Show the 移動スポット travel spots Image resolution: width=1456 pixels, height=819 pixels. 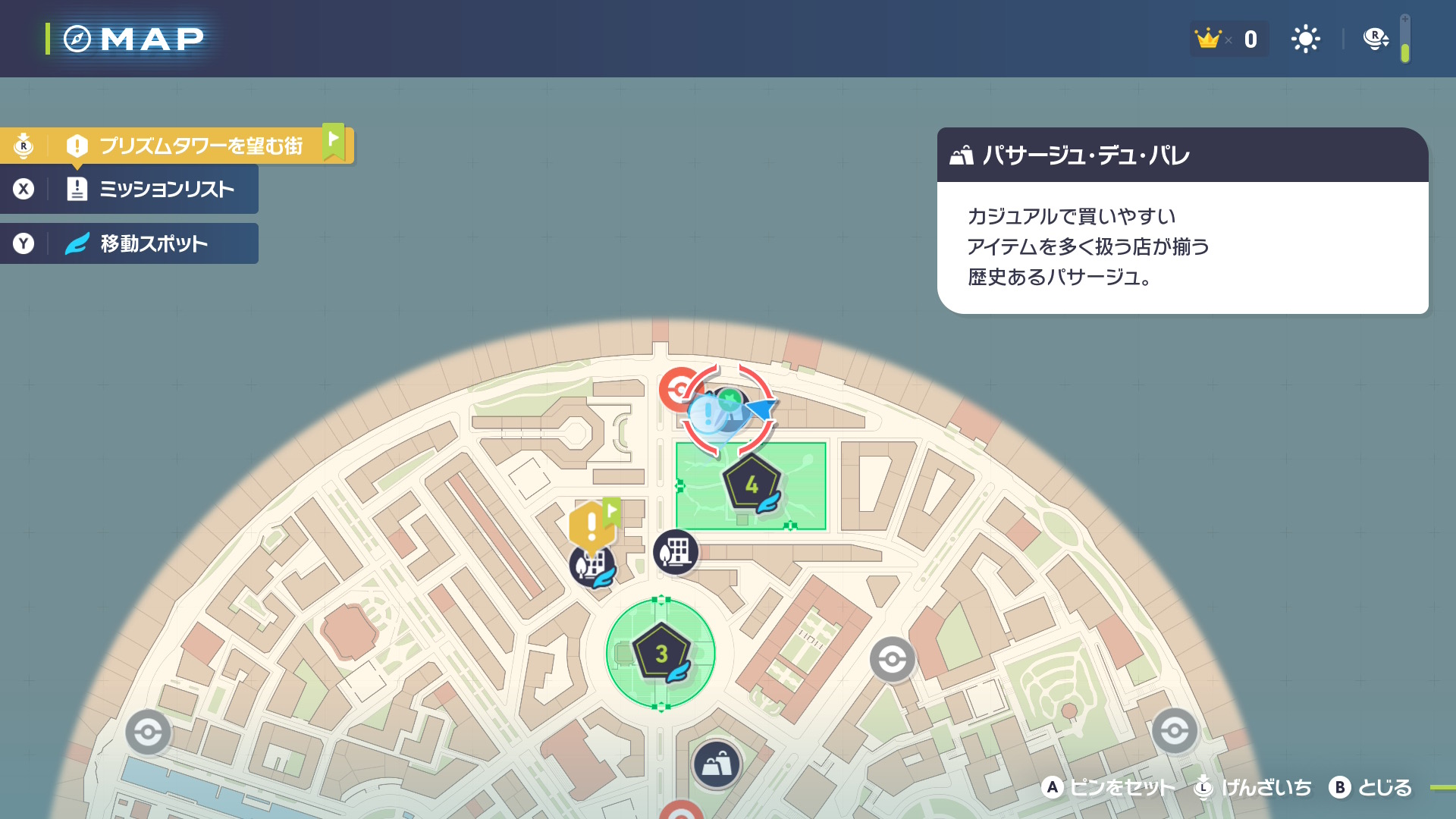click(153, 243)
